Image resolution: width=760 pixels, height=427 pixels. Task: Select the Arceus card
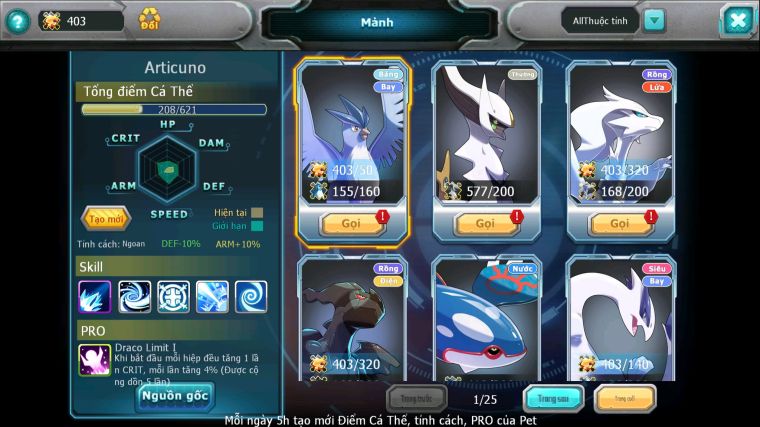pos(486,131)
